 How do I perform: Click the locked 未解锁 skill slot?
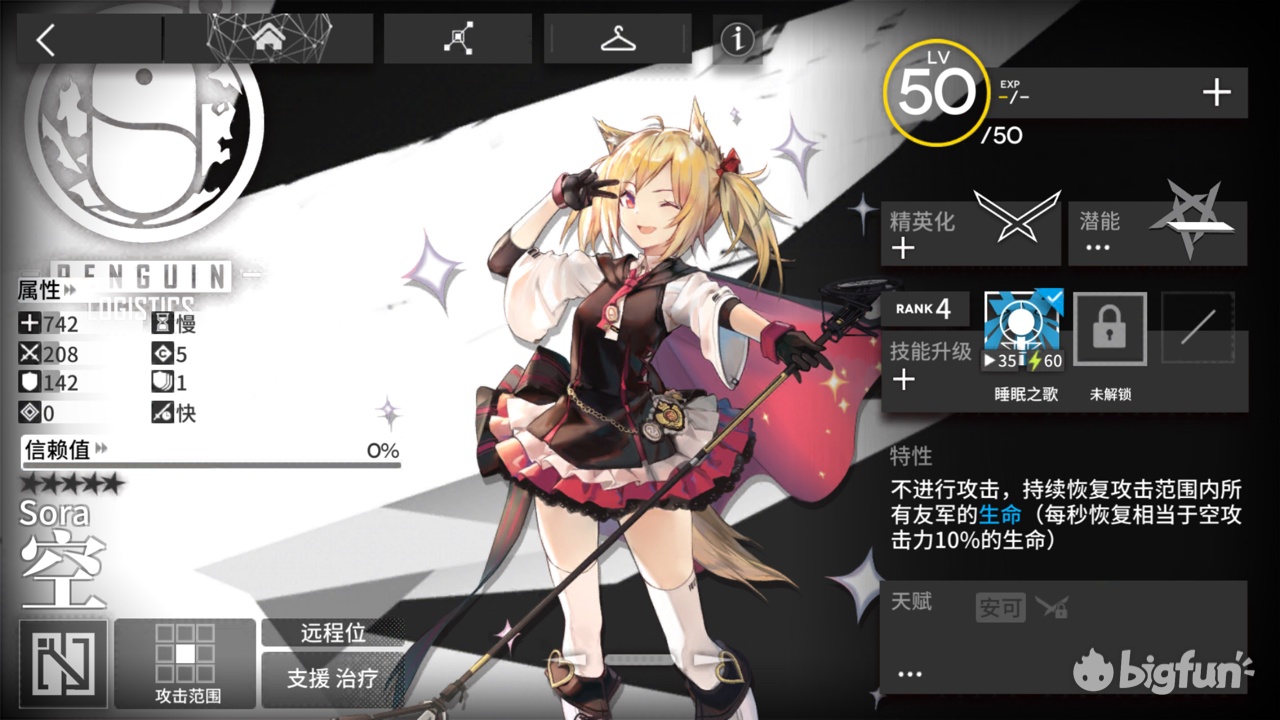click(1109, 328)
